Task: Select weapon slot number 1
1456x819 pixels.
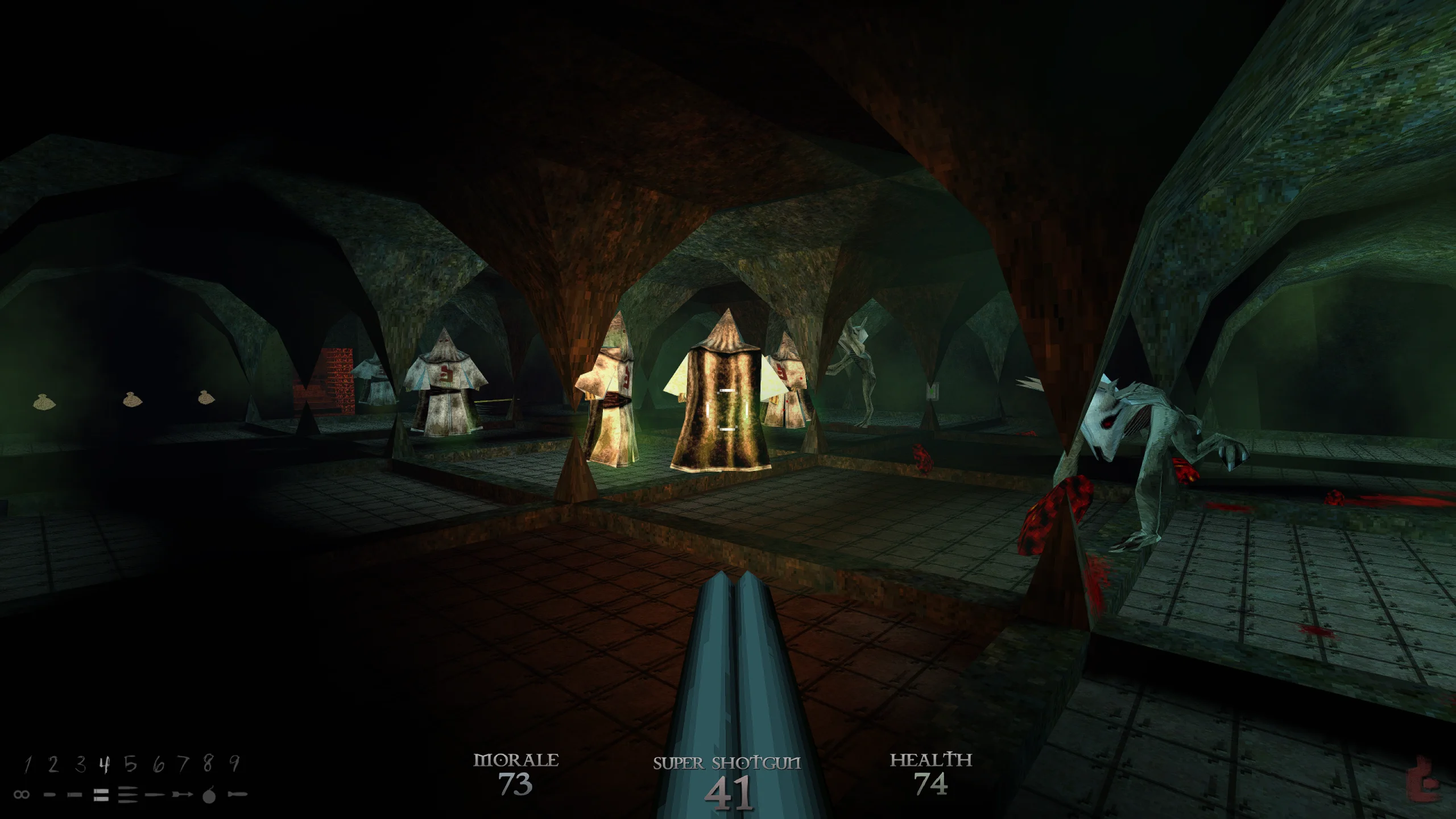Action: click(x=27, y=765)
